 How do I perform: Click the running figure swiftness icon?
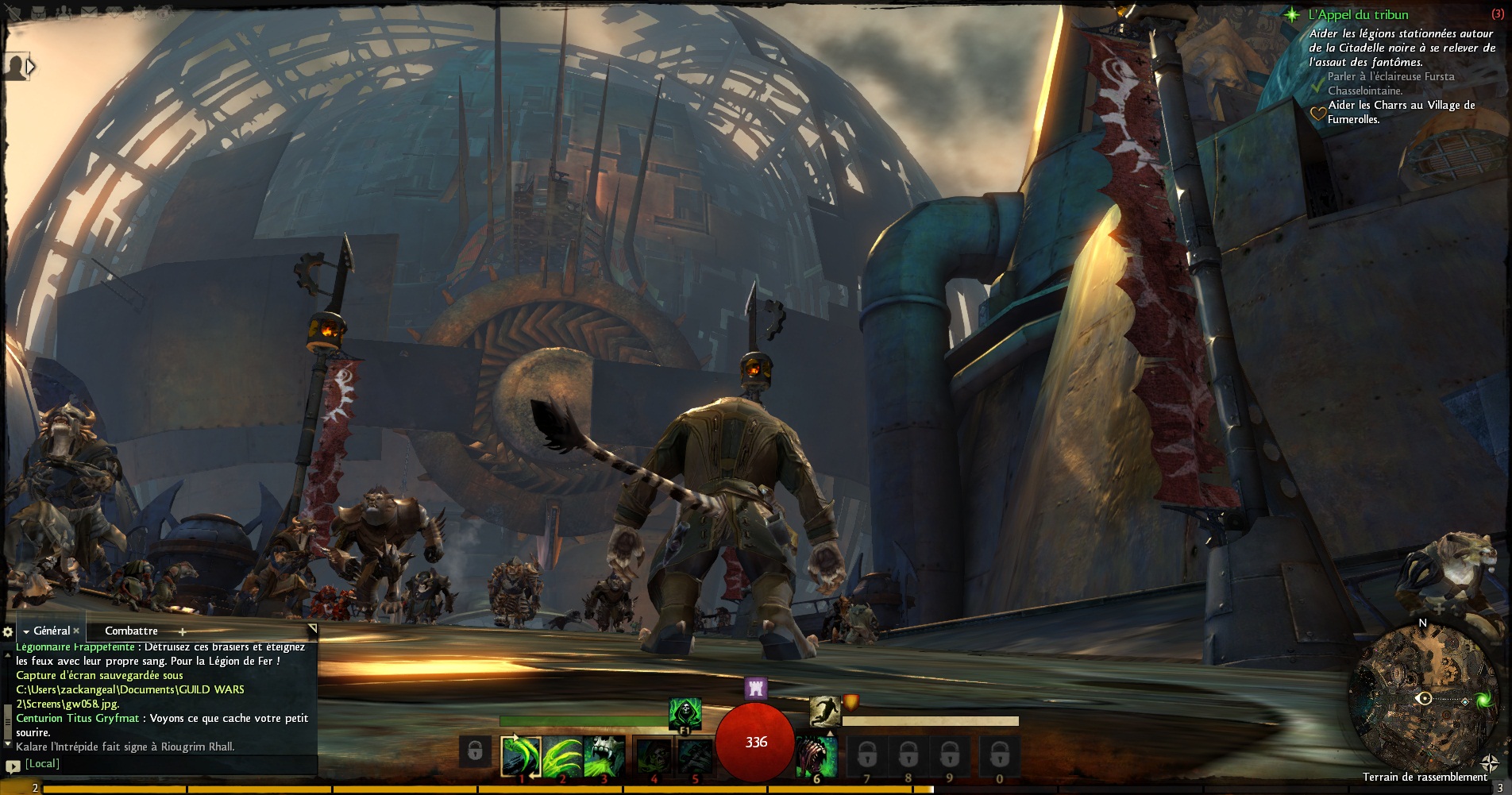(824, 709)
